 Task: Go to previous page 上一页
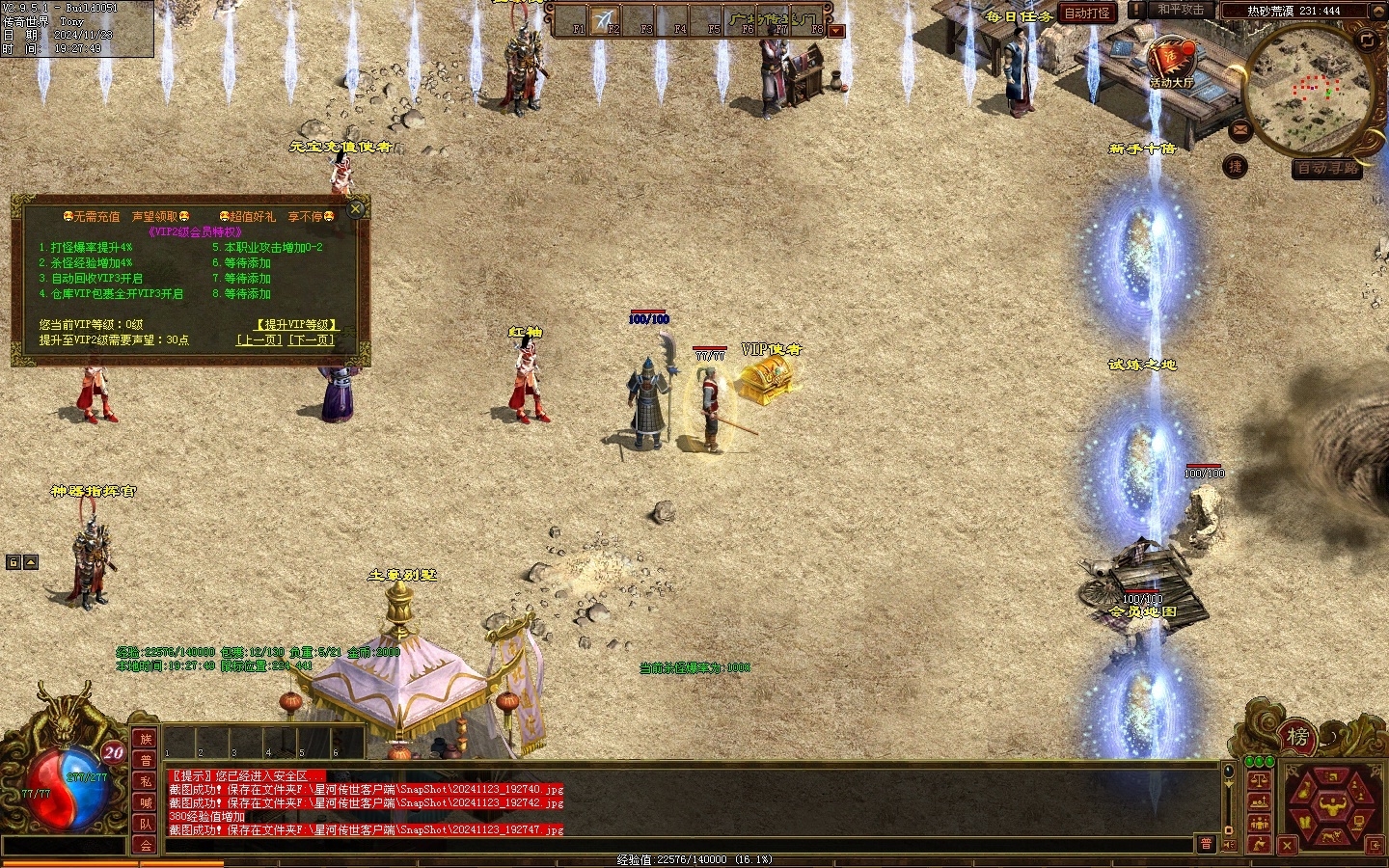(x=260, y=340)
